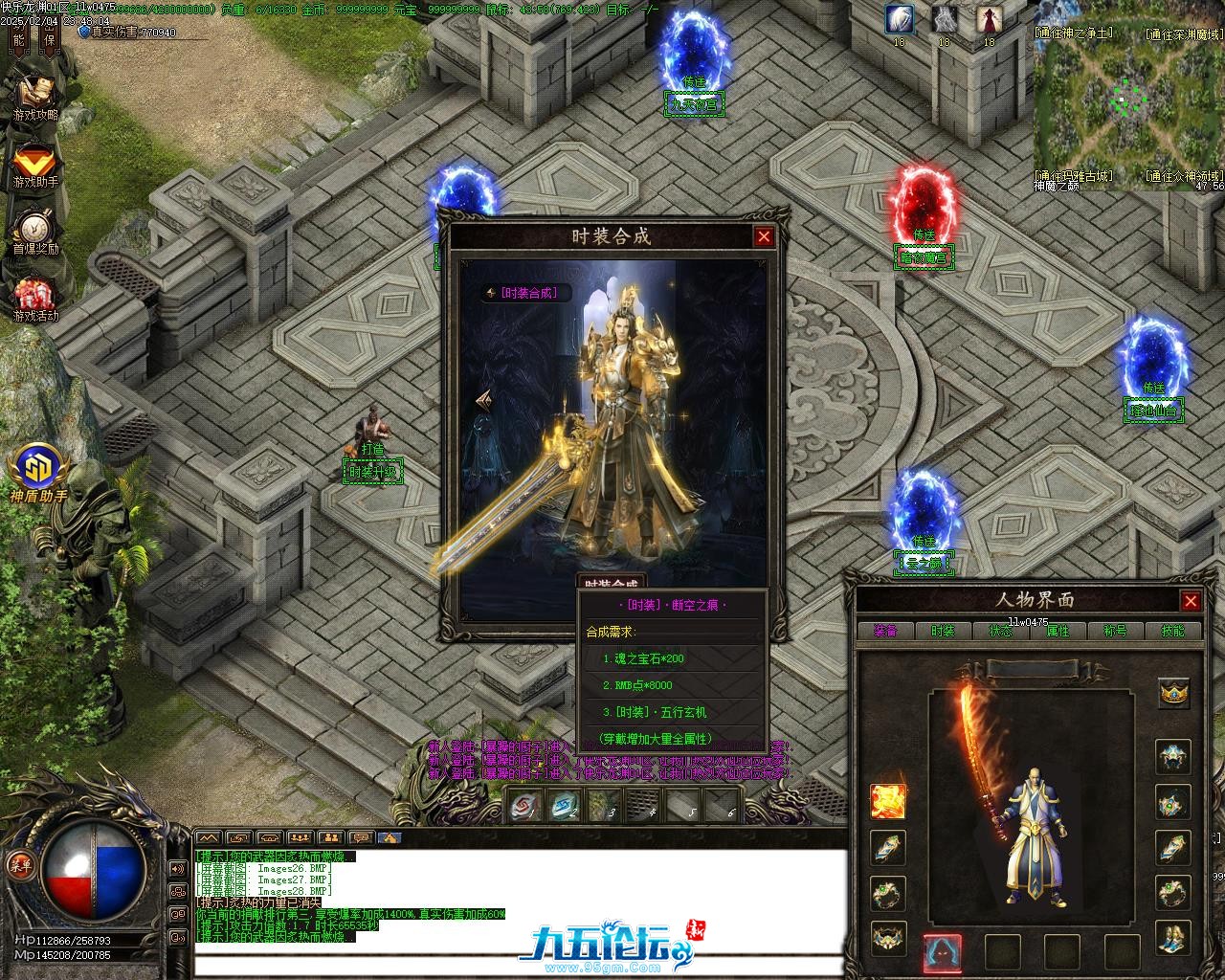Select the flaming weapon equipment slot
Image resolution: width=1225 pixels, height=980 pixels.
pos(888,801)
